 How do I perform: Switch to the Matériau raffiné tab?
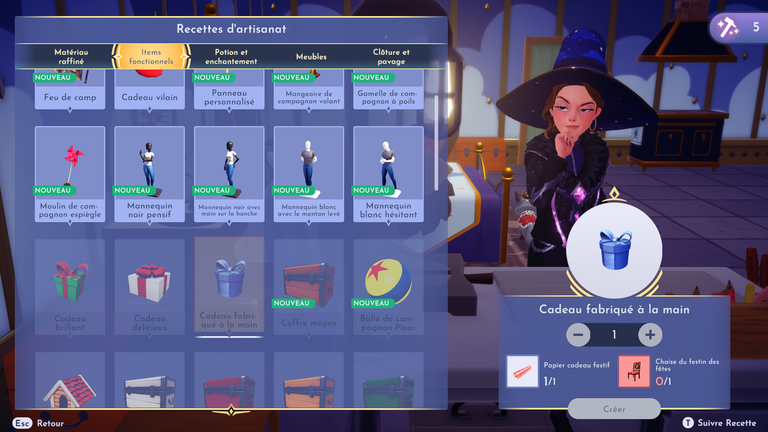[70, 56]
